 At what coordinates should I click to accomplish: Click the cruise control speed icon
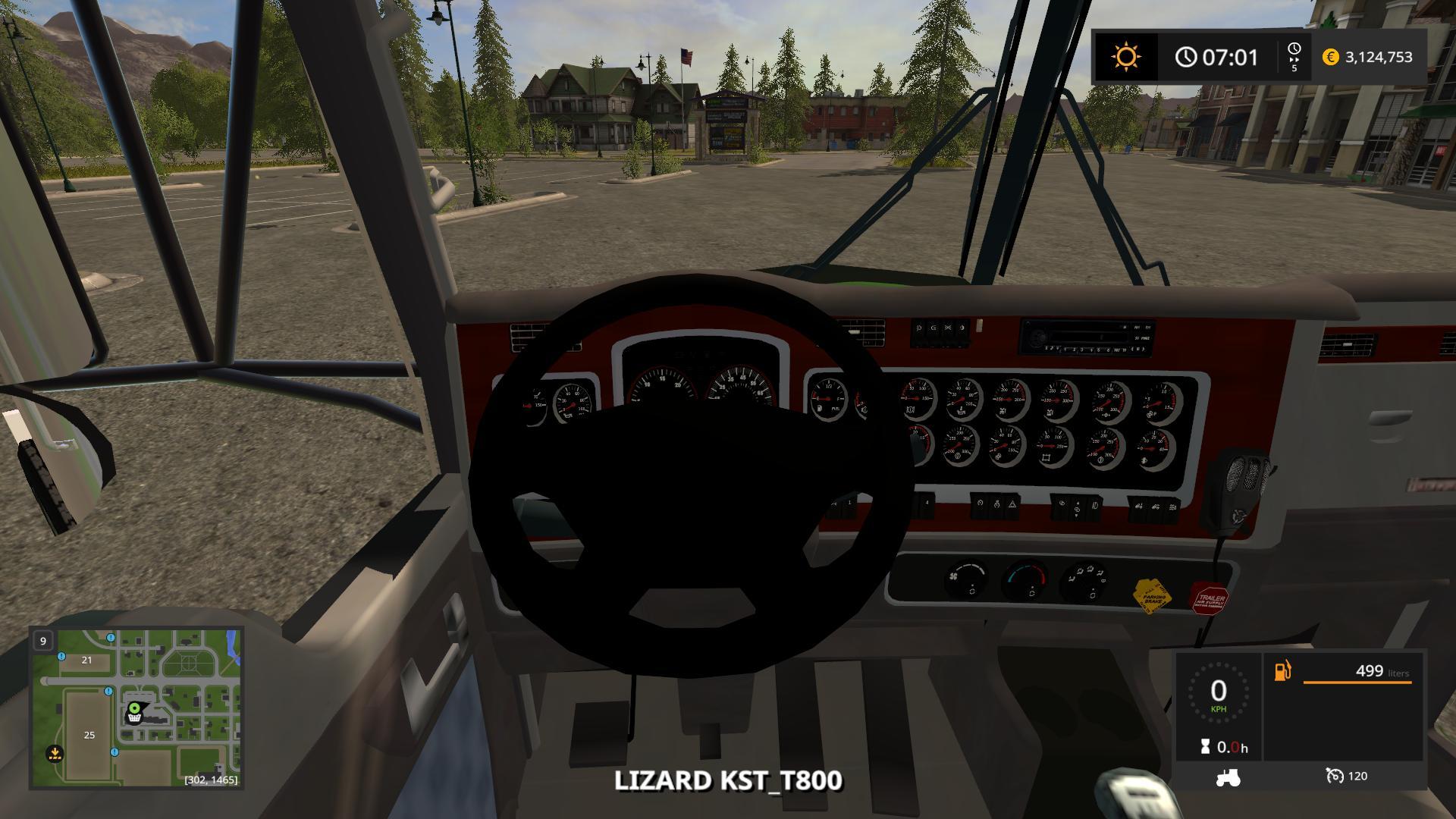pyautogui.click(x=1335, y=776)
